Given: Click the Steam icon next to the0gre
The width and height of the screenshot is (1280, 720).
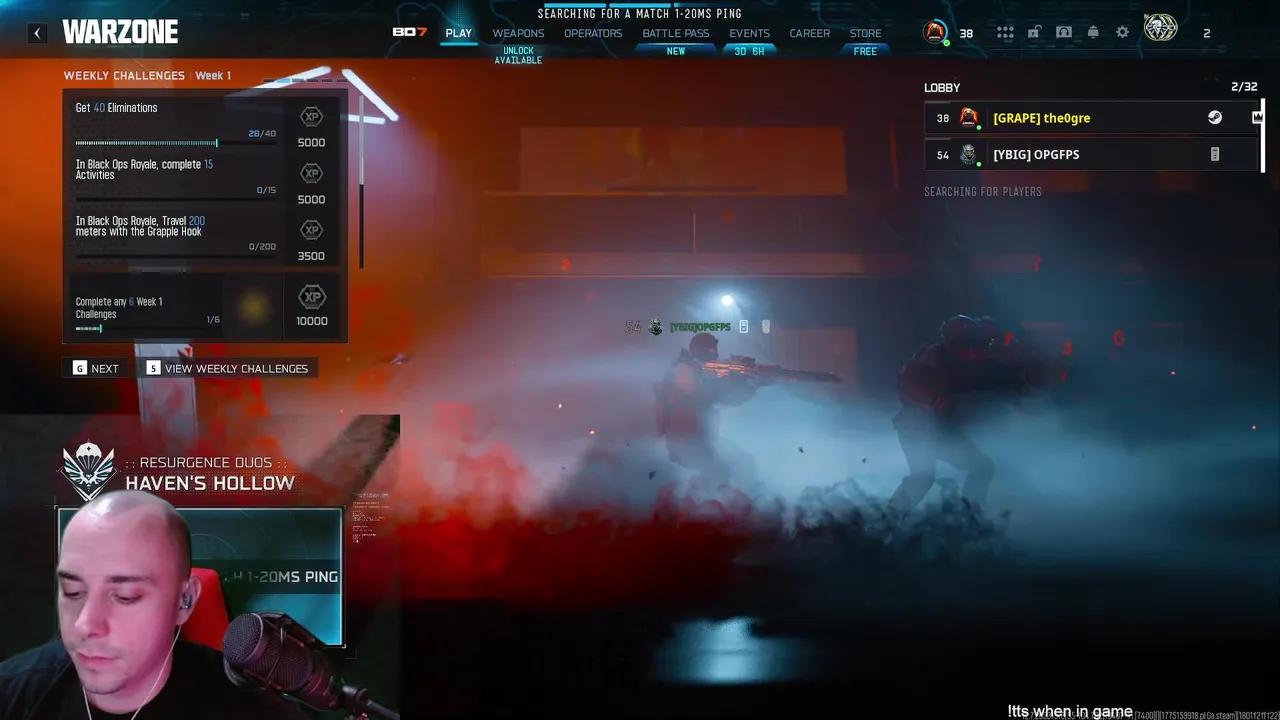Looking at the screenshot, I should (1214, 117).
